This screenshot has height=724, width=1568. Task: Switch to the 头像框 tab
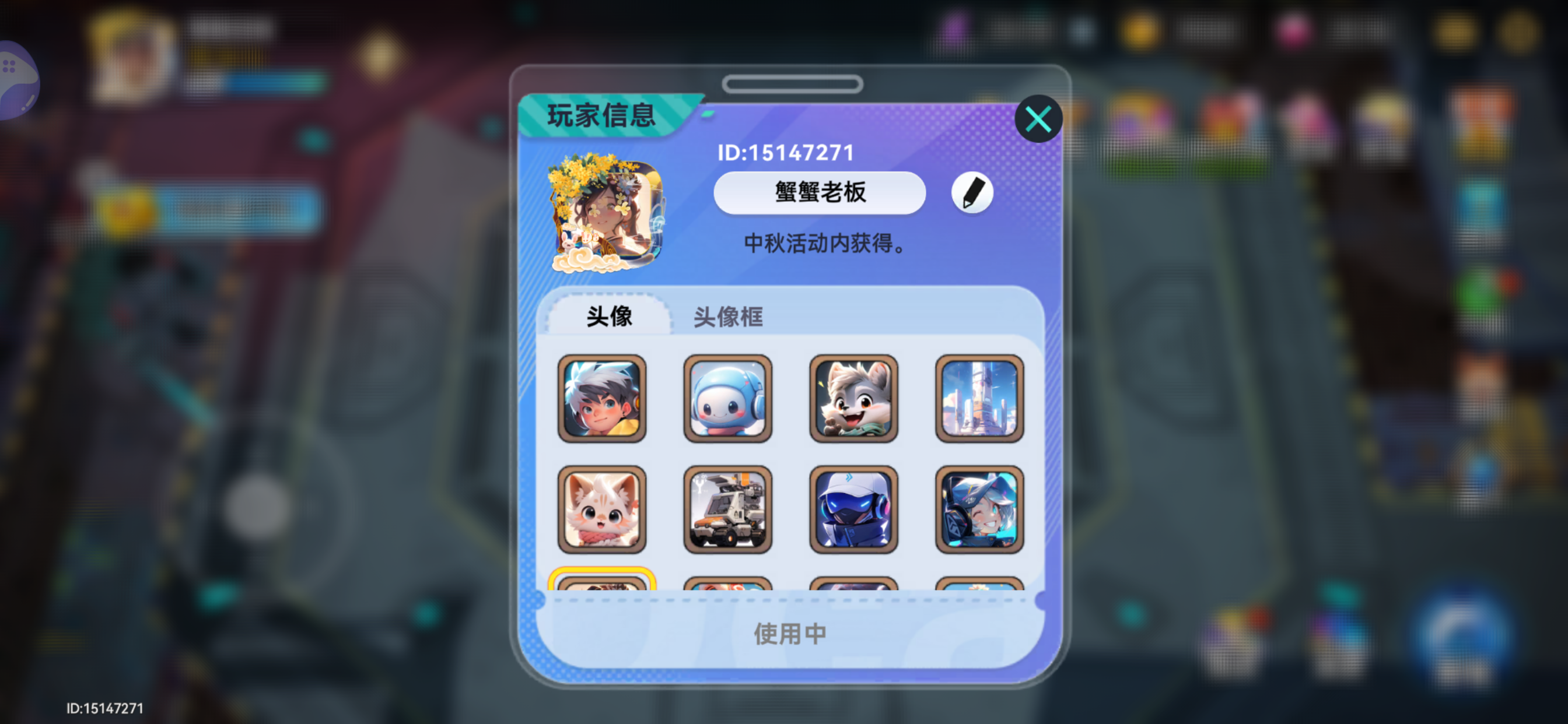point(728,317)
